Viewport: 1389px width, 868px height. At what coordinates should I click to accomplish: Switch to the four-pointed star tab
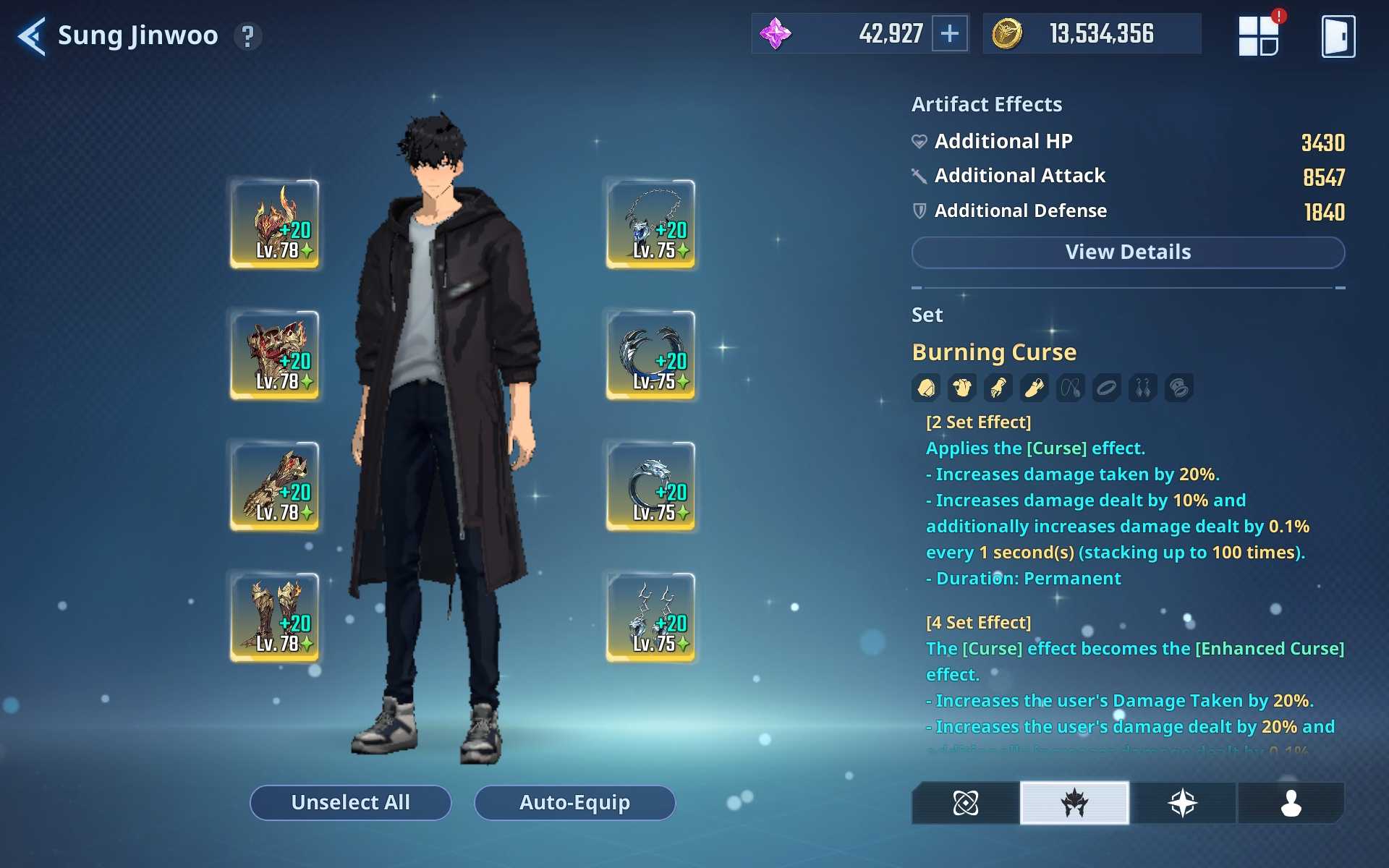(1182, 803)
